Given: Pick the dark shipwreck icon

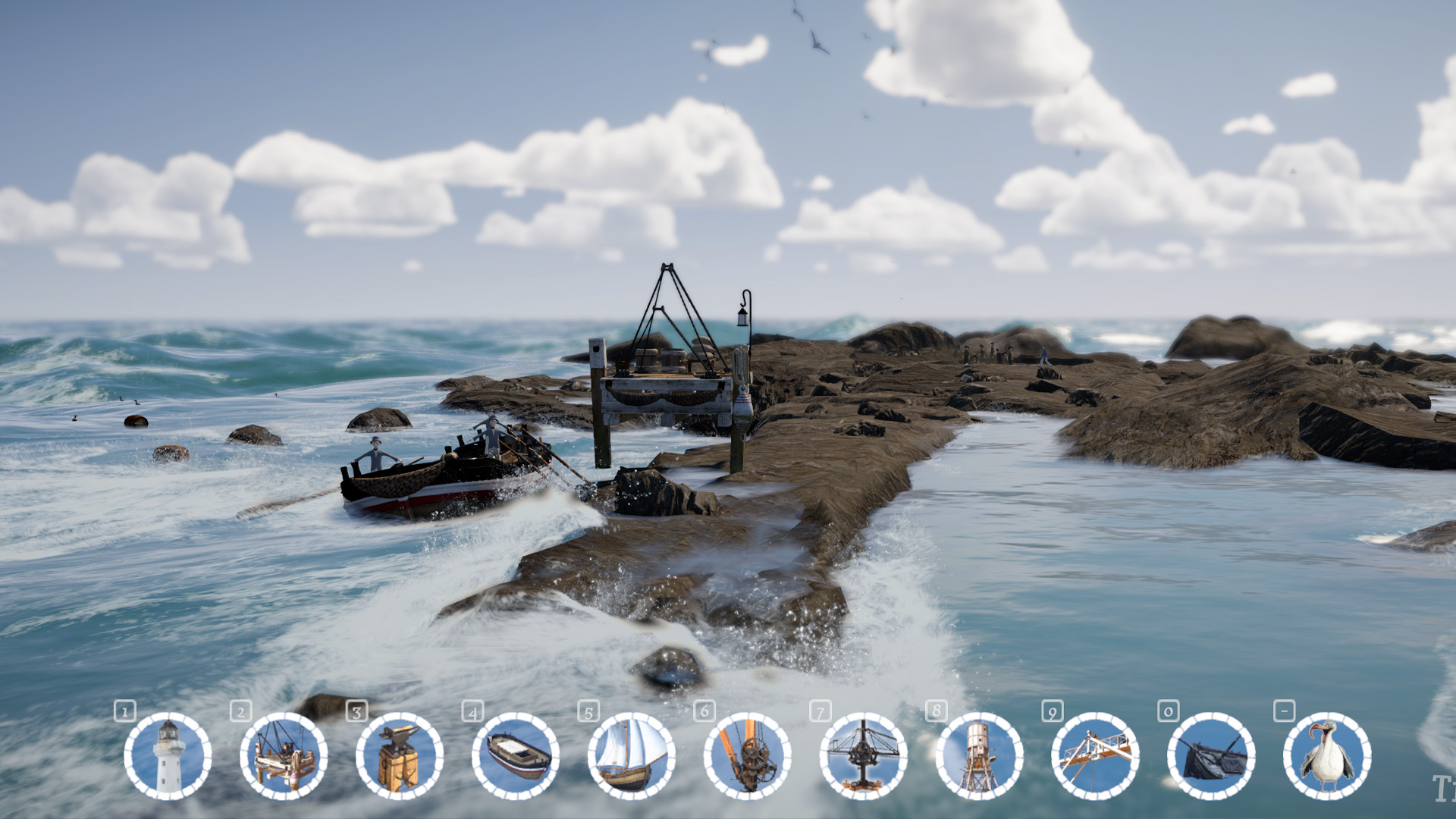Looking at the screenshot, I should [x=1211, y=756].
